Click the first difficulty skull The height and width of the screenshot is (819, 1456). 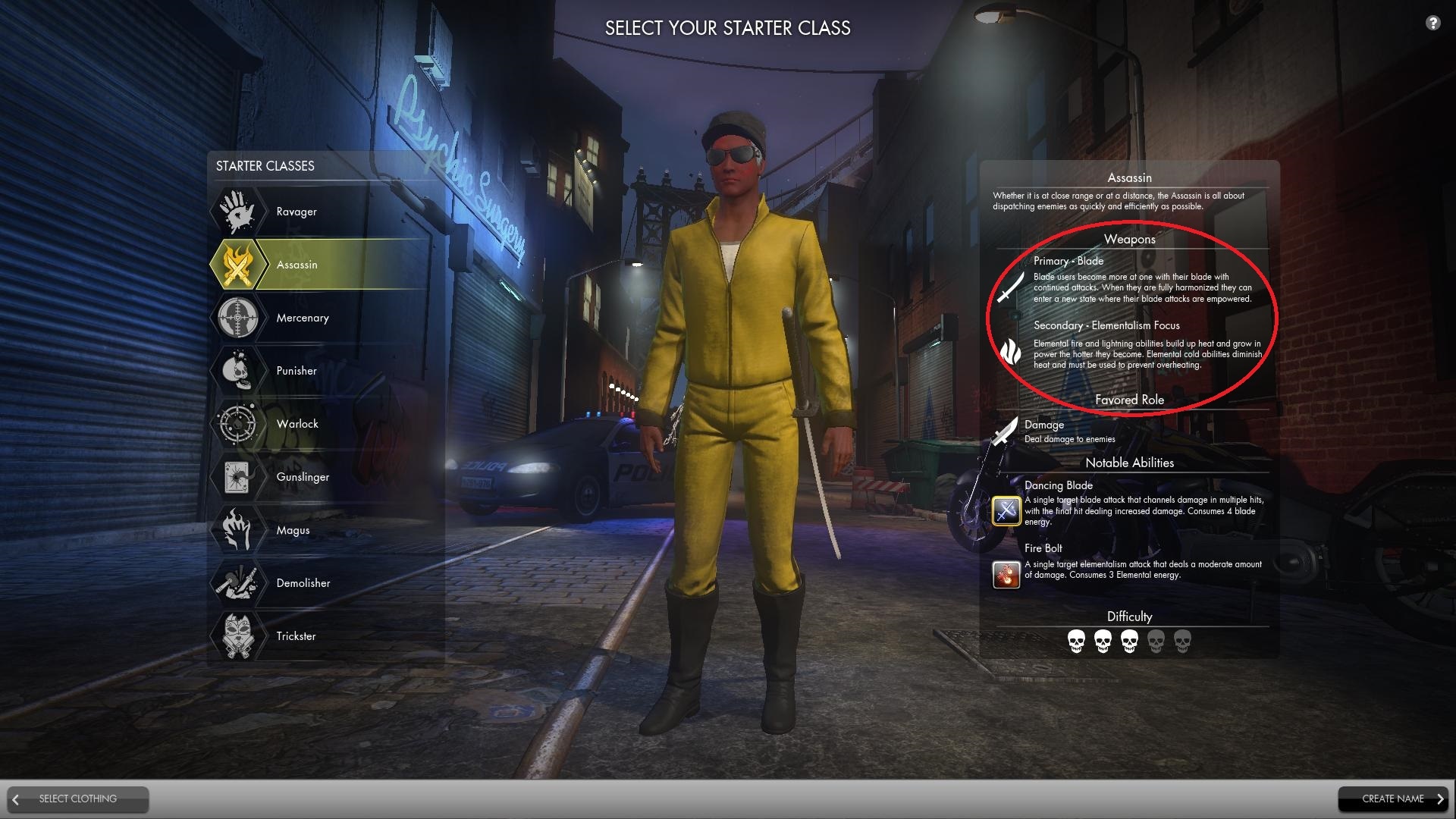[1077, 641]
